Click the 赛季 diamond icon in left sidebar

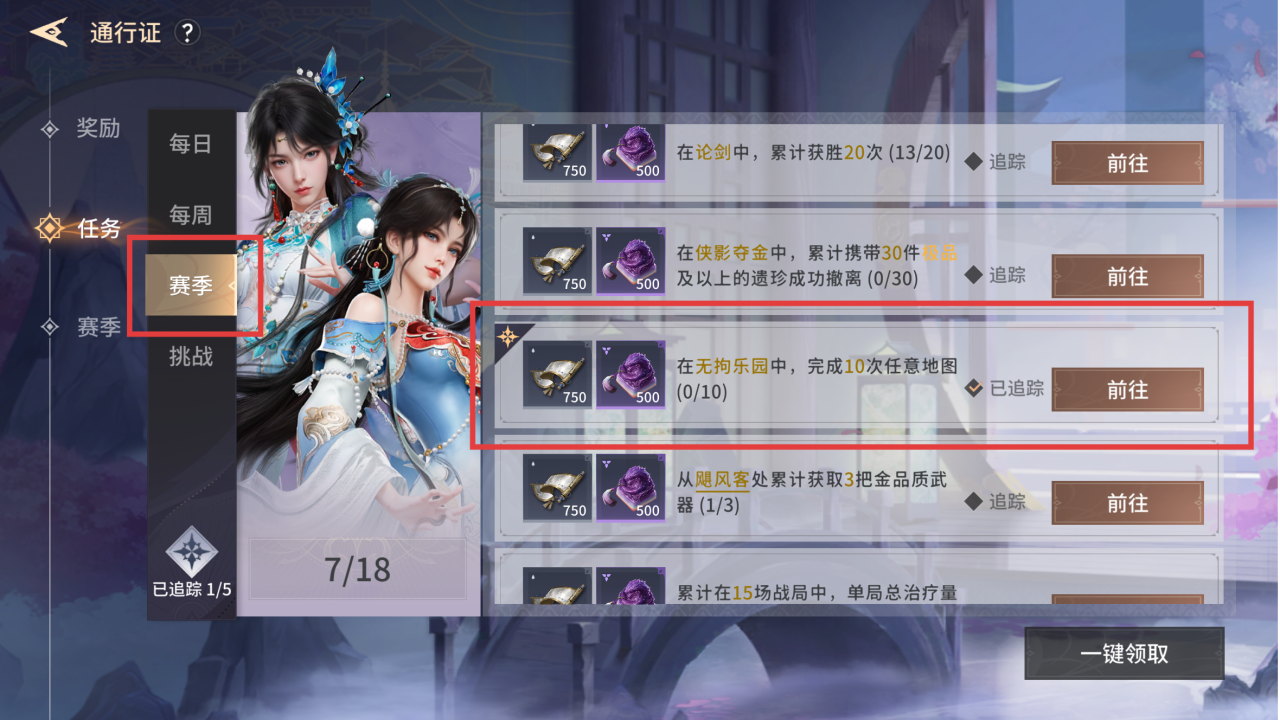tap(51, 327)
